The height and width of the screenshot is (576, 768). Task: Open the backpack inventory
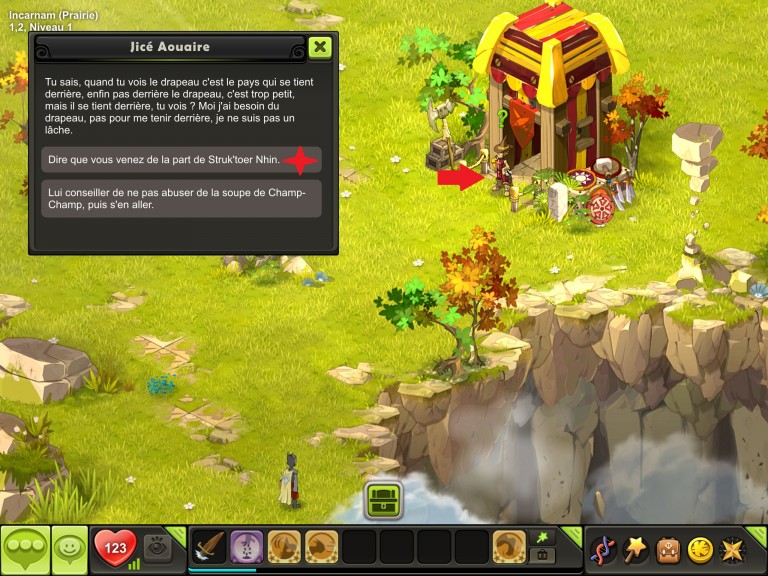click(668, 549)
